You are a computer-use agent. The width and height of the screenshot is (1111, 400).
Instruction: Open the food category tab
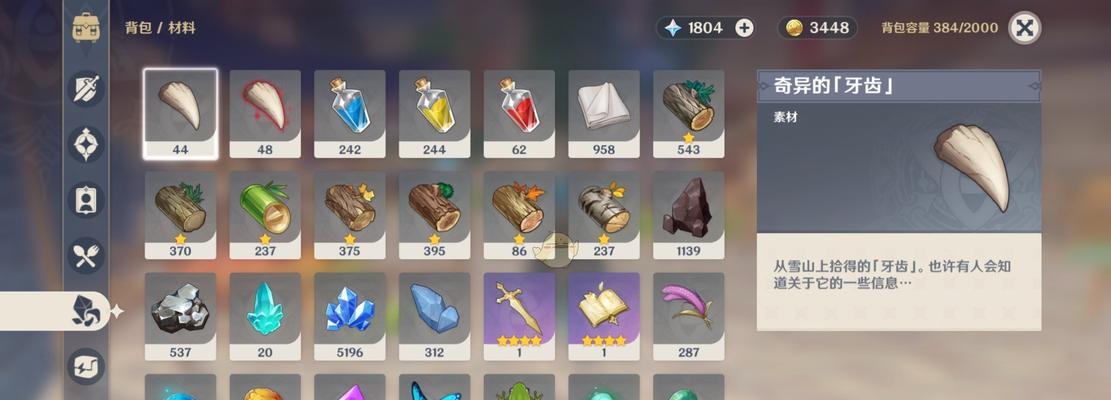point(86,255)
